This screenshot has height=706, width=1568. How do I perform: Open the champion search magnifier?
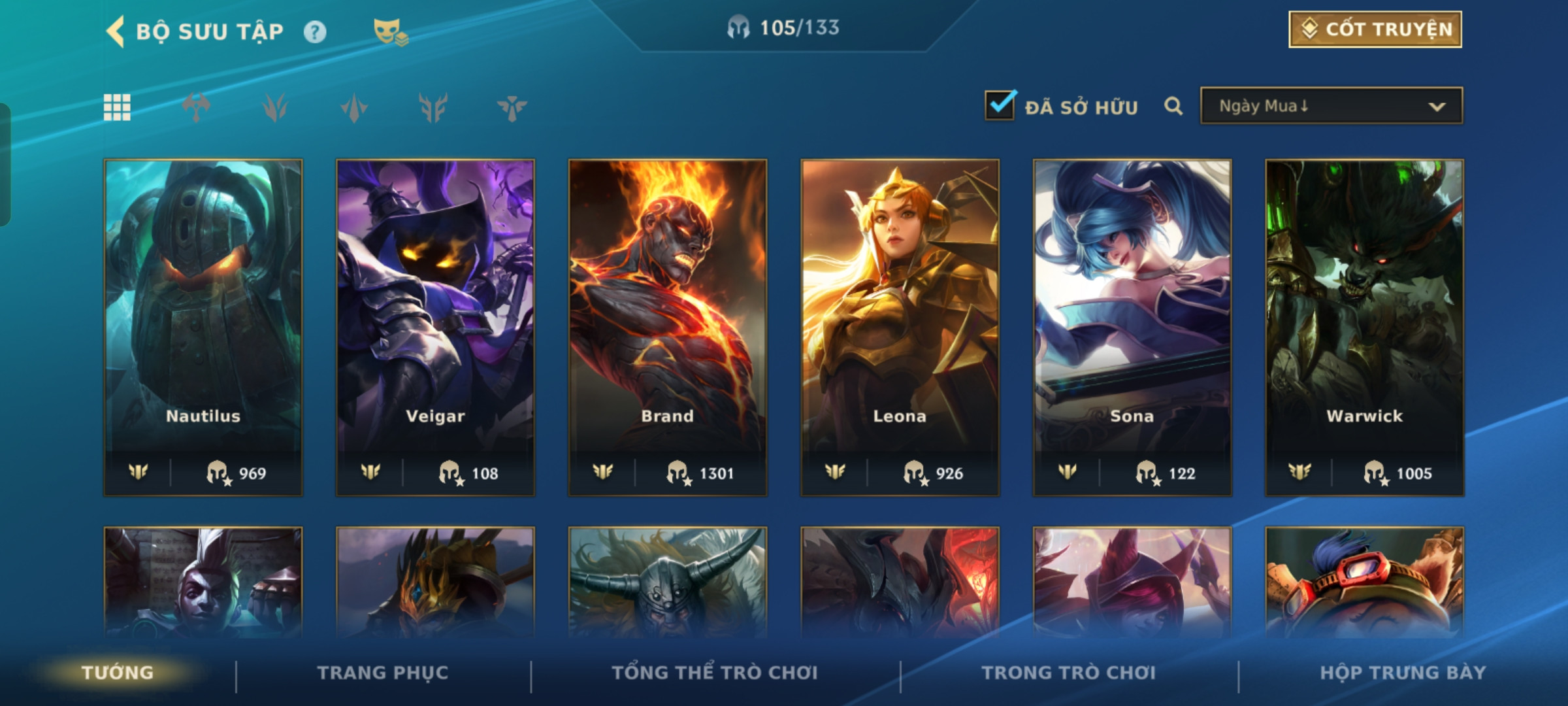click(x=1173, y=106)
